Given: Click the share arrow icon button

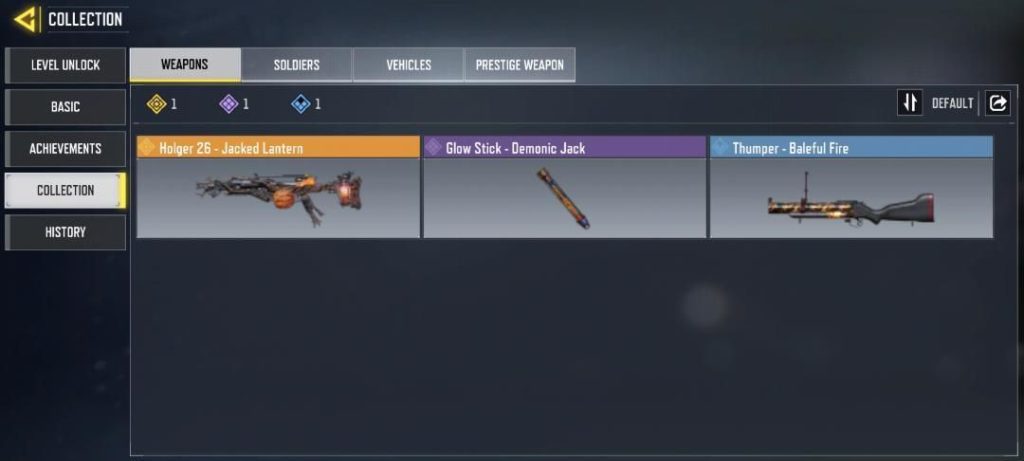Looking at the screenshot, I should point(998,103).
